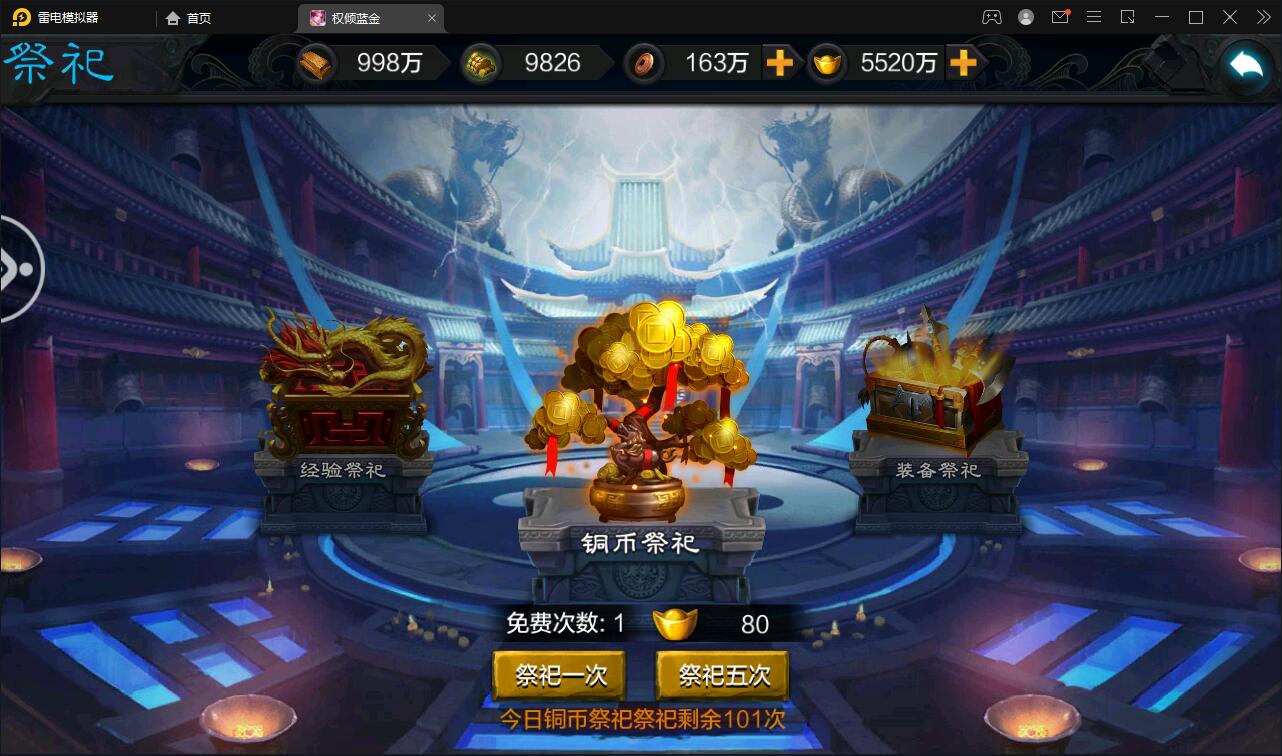Click the screen rotation/resize icon in title bar
The height and width of the screenshot is (756, 1282).
[1127, 17]
